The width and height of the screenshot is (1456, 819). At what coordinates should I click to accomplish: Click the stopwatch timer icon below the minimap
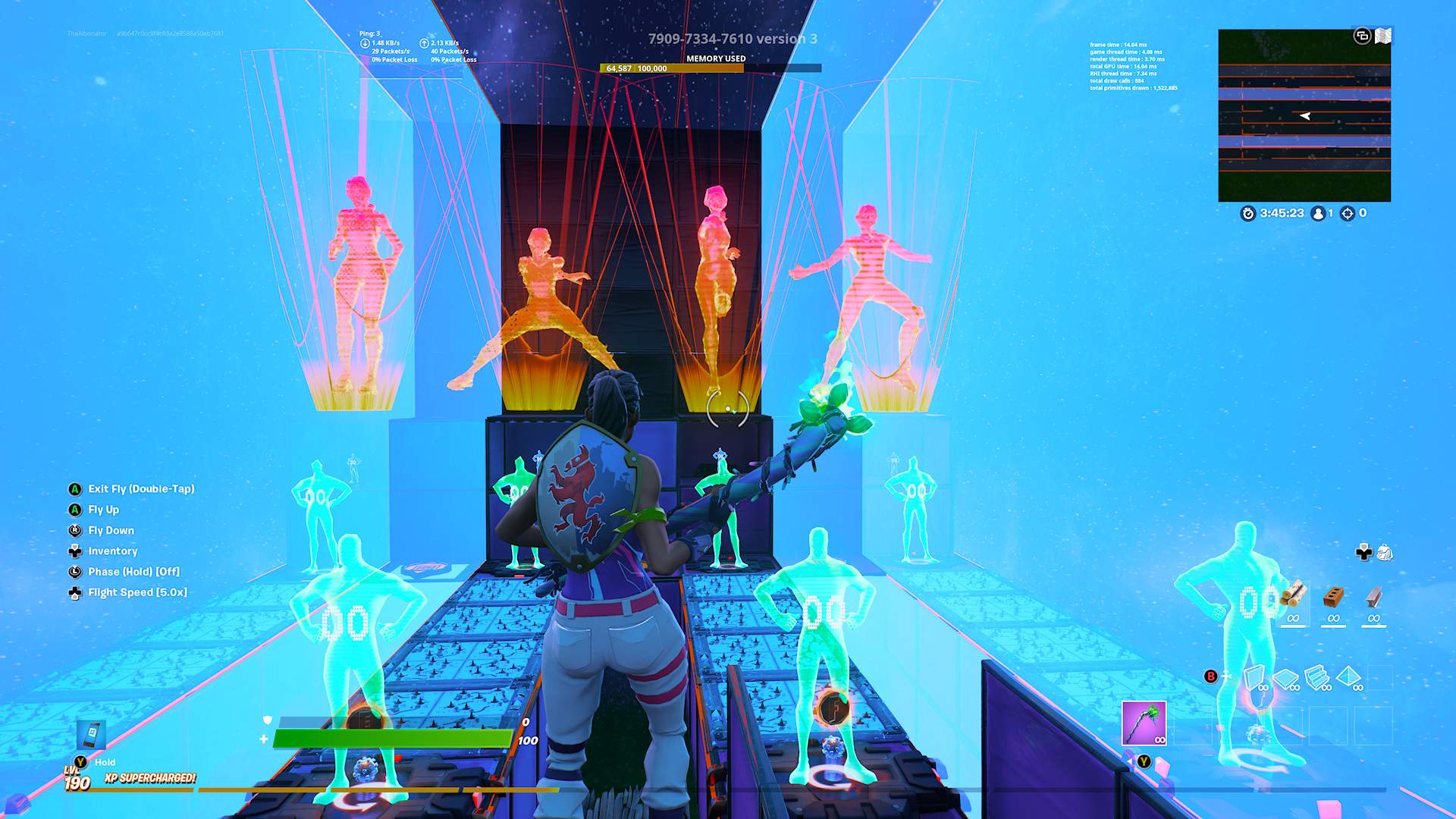coord(1247,215)
